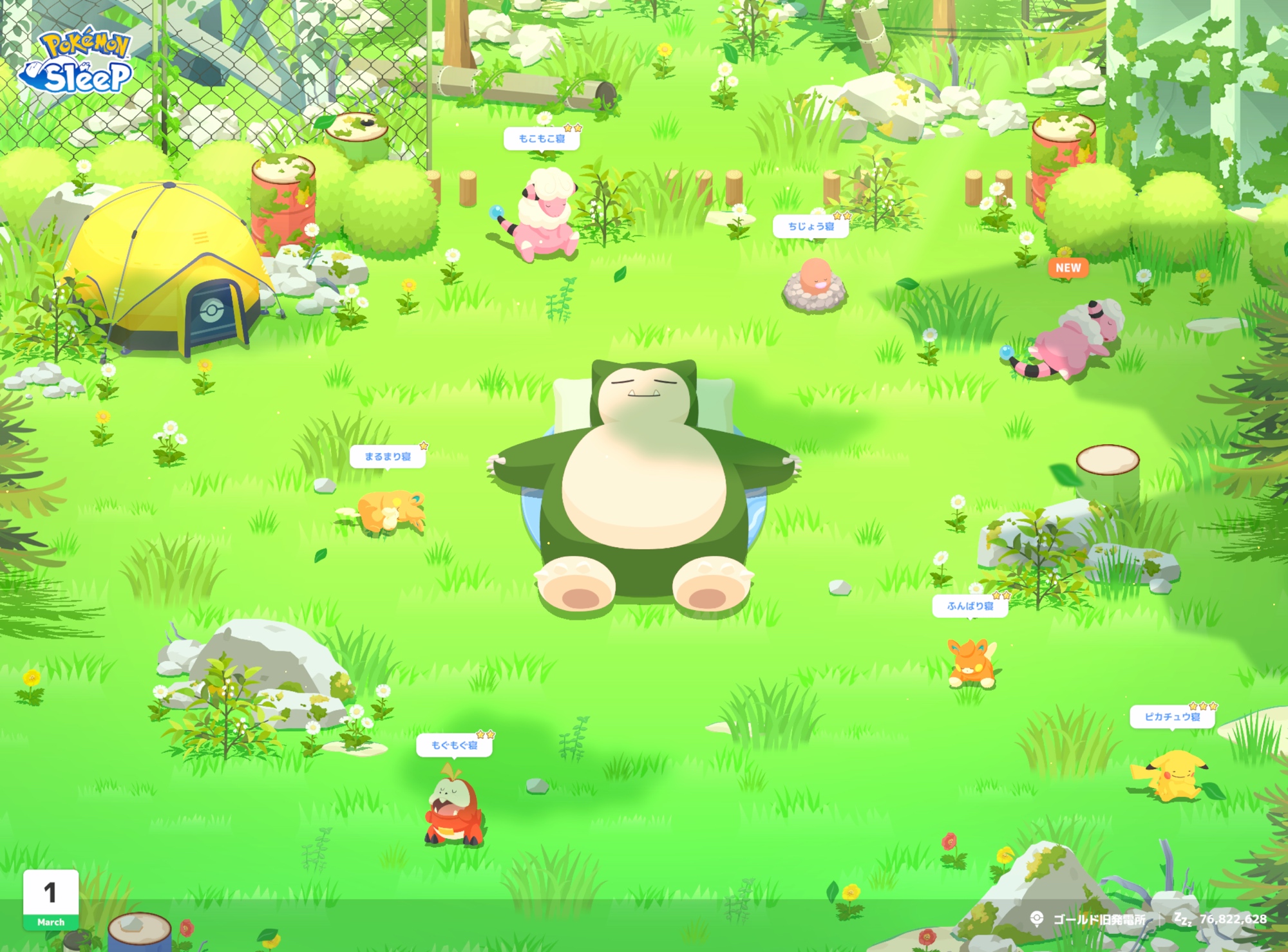This screenshot has width=1288, height=952.
Task: Tap the orange NEW badge
Action: pos(1068,268)
